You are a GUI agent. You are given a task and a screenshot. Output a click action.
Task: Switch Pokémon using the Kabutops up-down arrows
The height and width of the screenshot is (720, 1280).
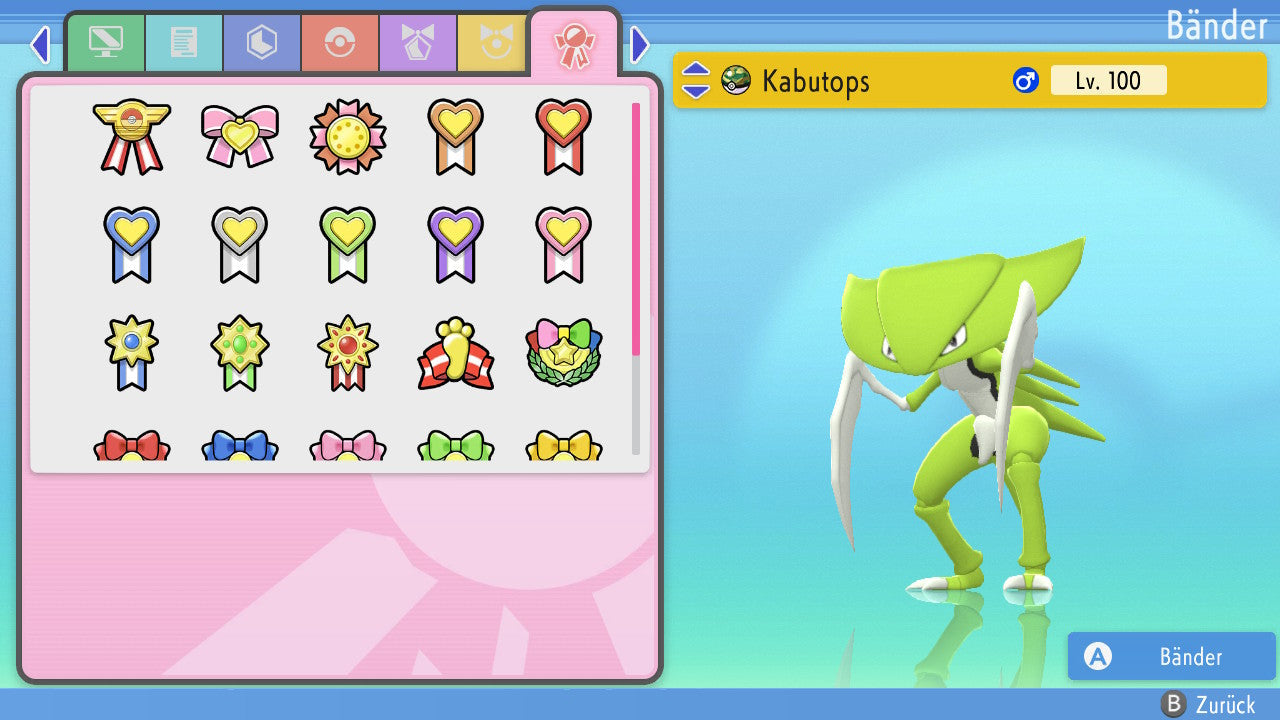point(696,80)
